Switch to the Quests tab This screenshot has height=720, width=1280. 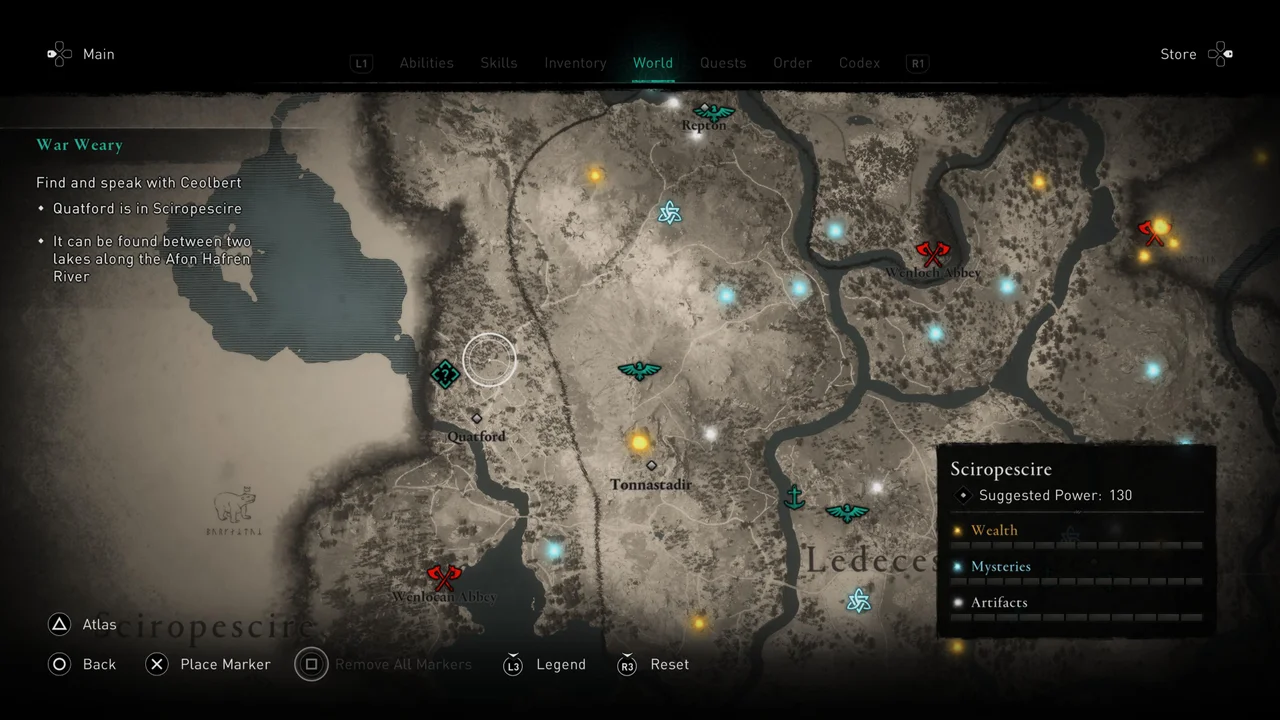(x=723, y=62)
